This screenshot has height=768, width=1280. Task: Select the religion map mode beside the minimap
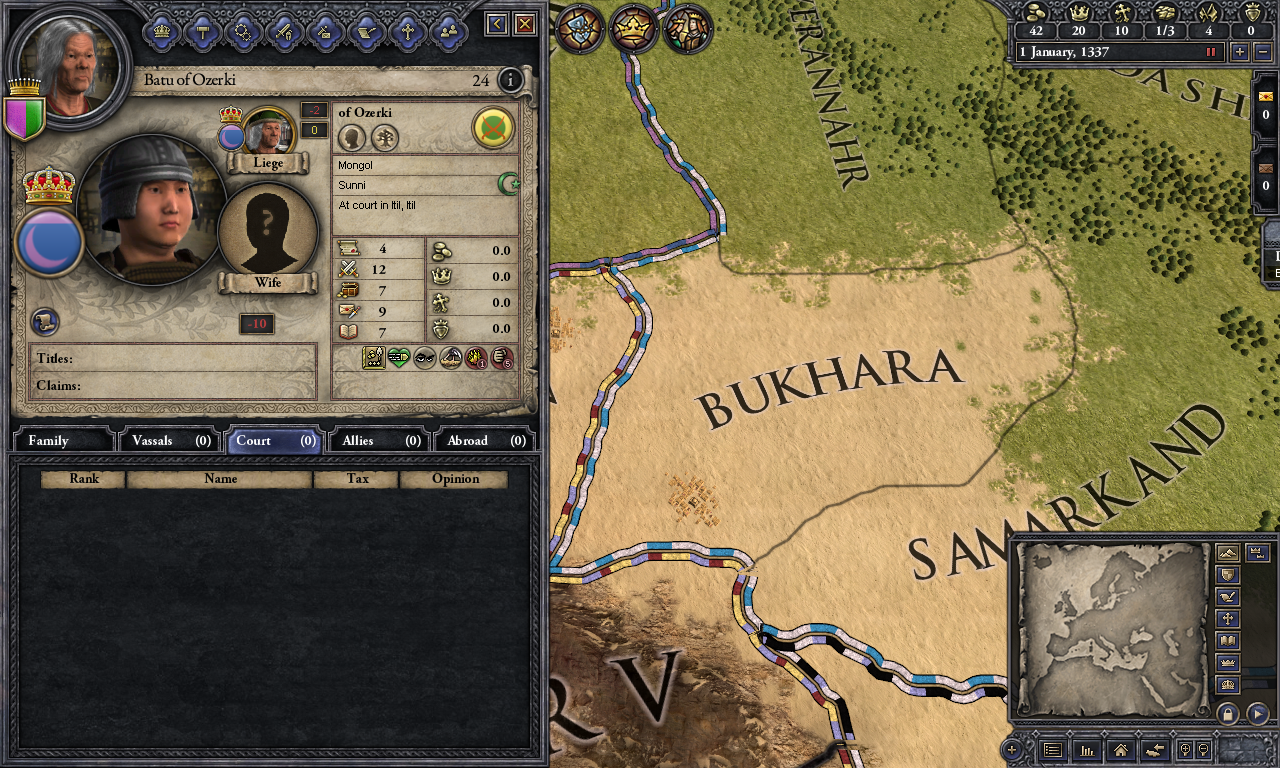click(1227, 618)
